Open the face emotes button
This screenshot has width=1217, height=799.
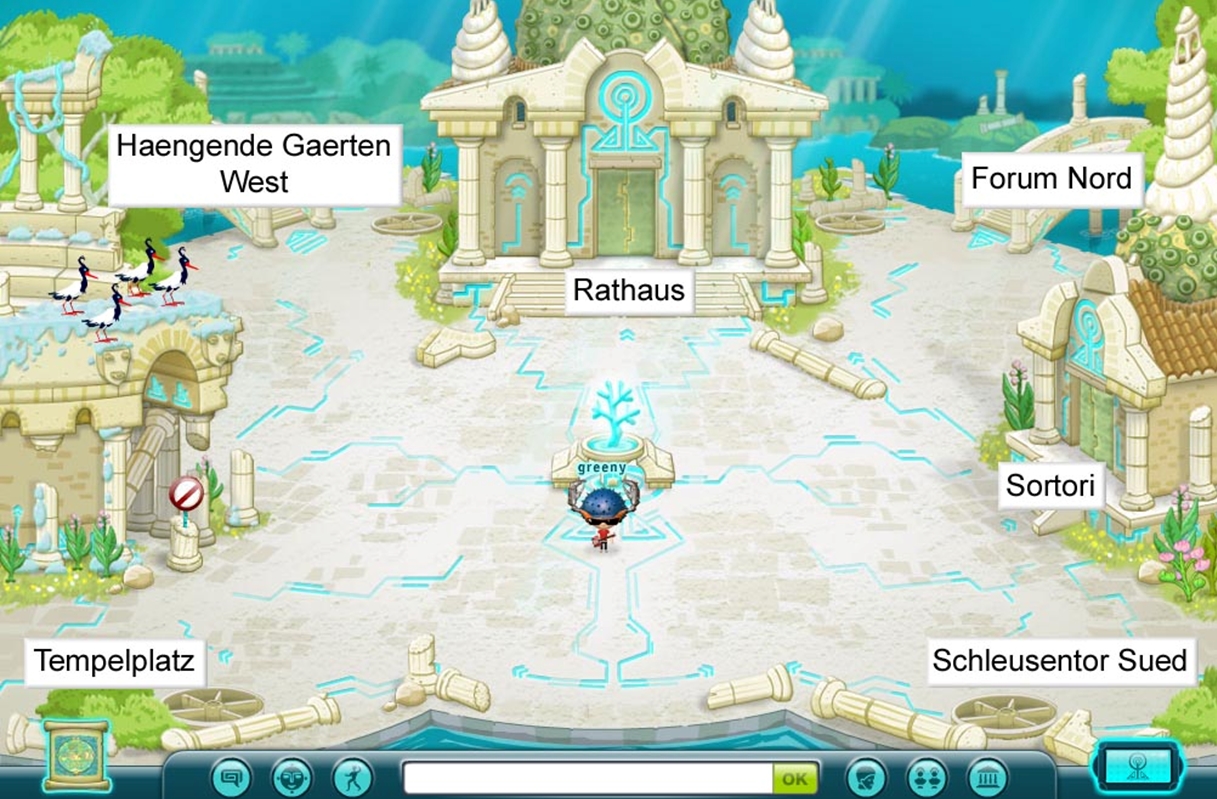pos(292,777)
